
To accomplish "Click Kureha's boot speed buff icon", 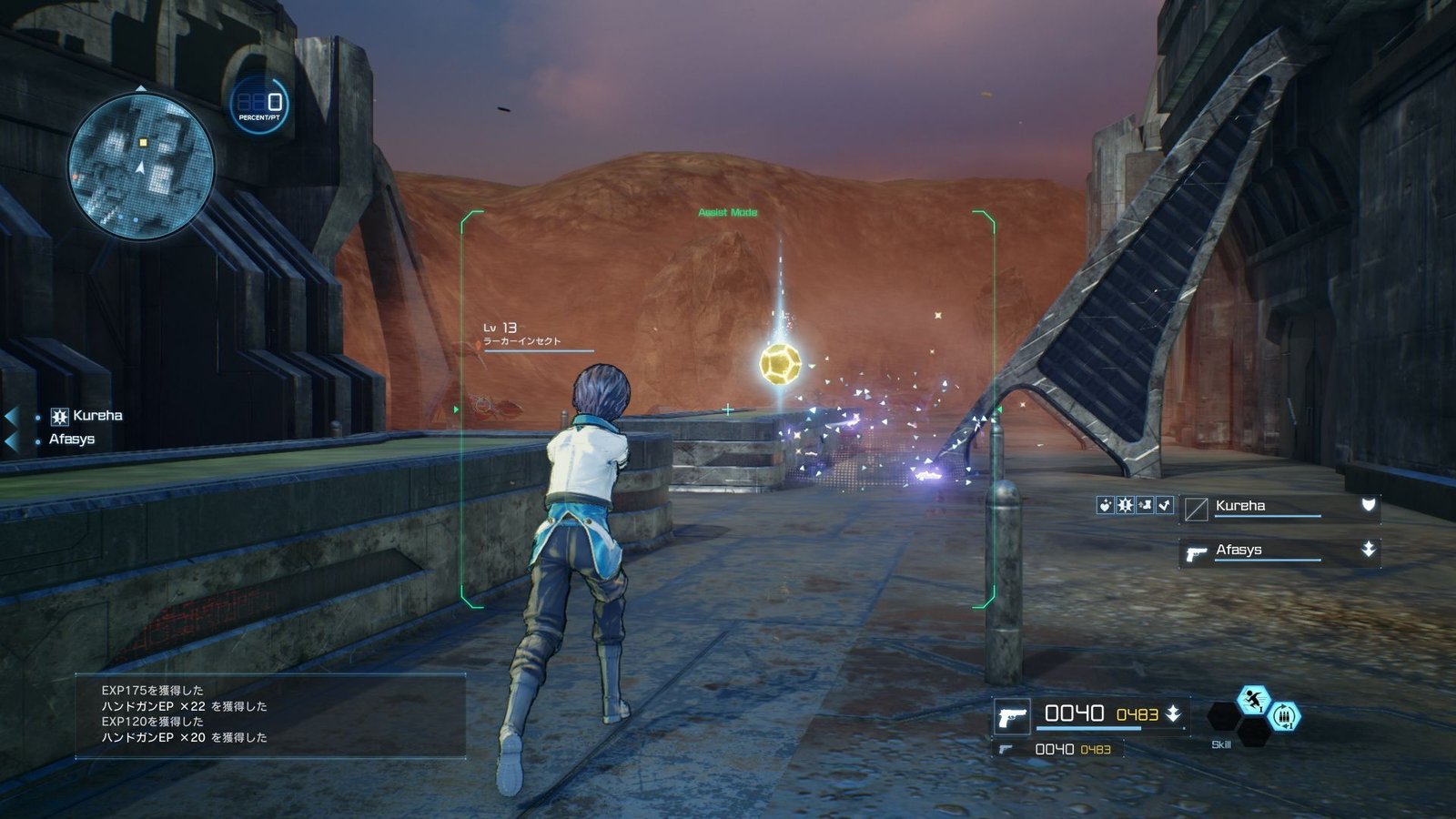I will point(1145,505).
